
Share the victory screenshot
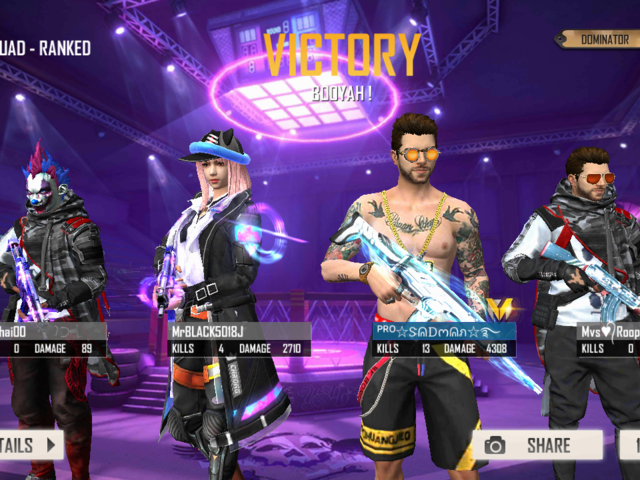[x=537, y=445]
